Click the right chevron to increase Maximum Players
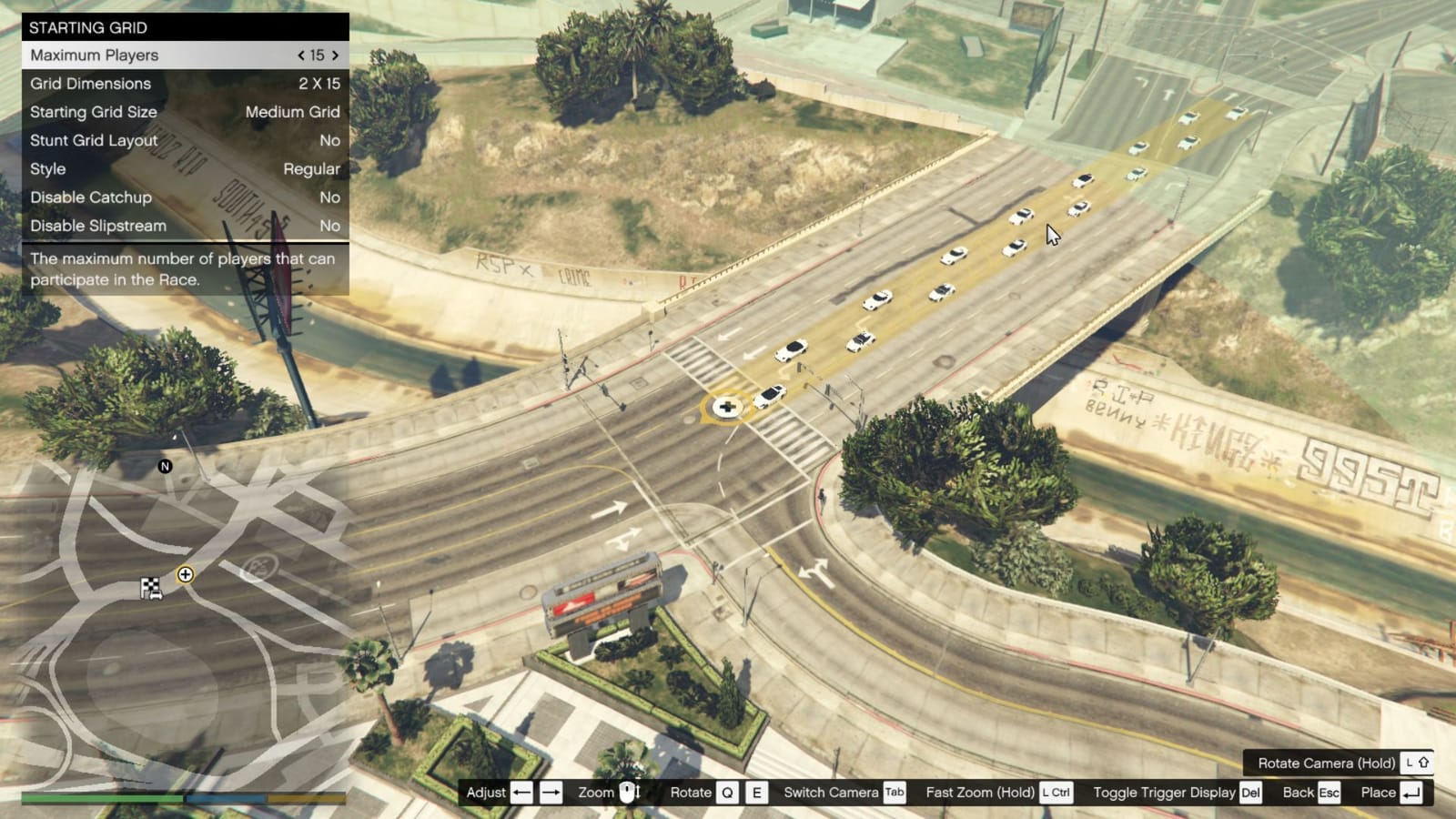1456x819 pixels. coord(336,55)
